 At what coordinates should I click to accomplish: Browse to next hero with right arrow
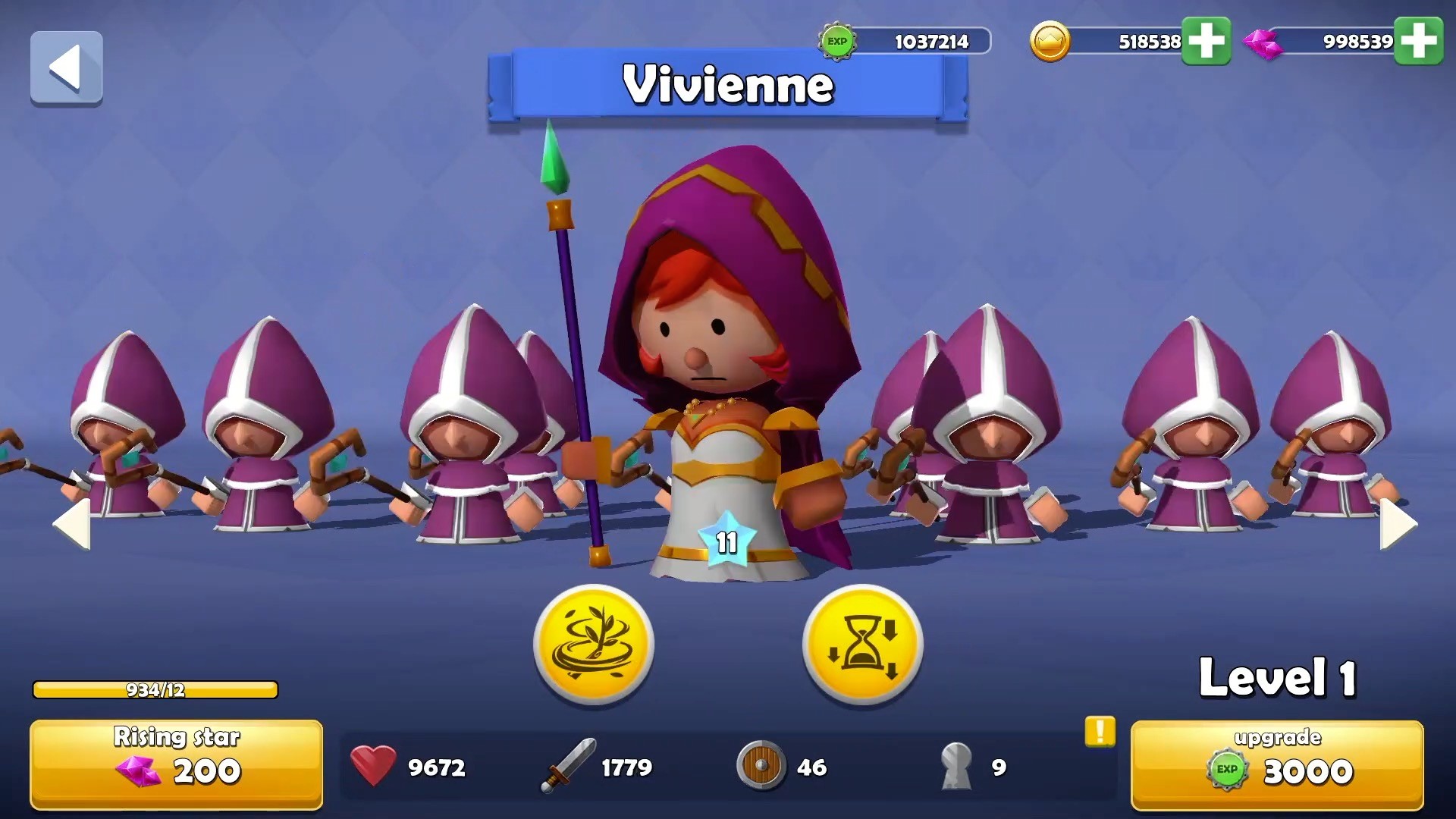[x=1397, y=523]
